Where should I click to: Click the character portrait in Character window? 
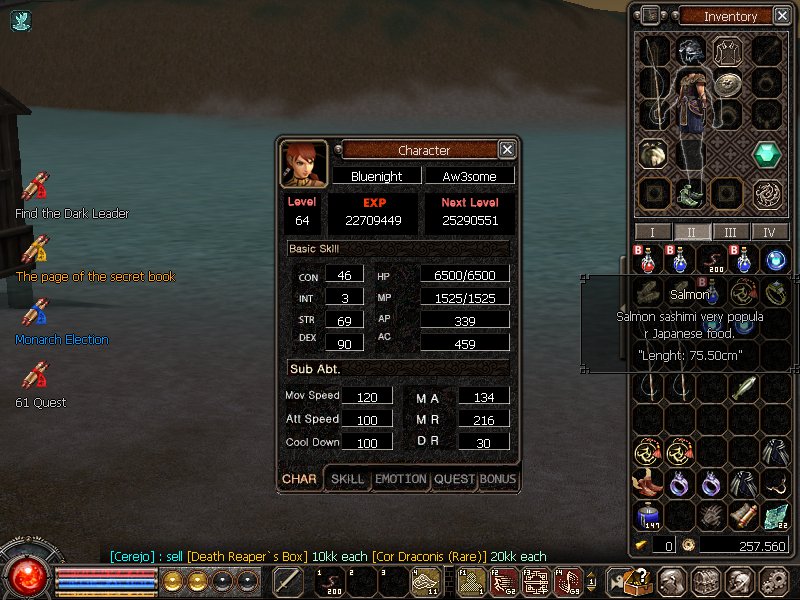click(x=303, y=164)
